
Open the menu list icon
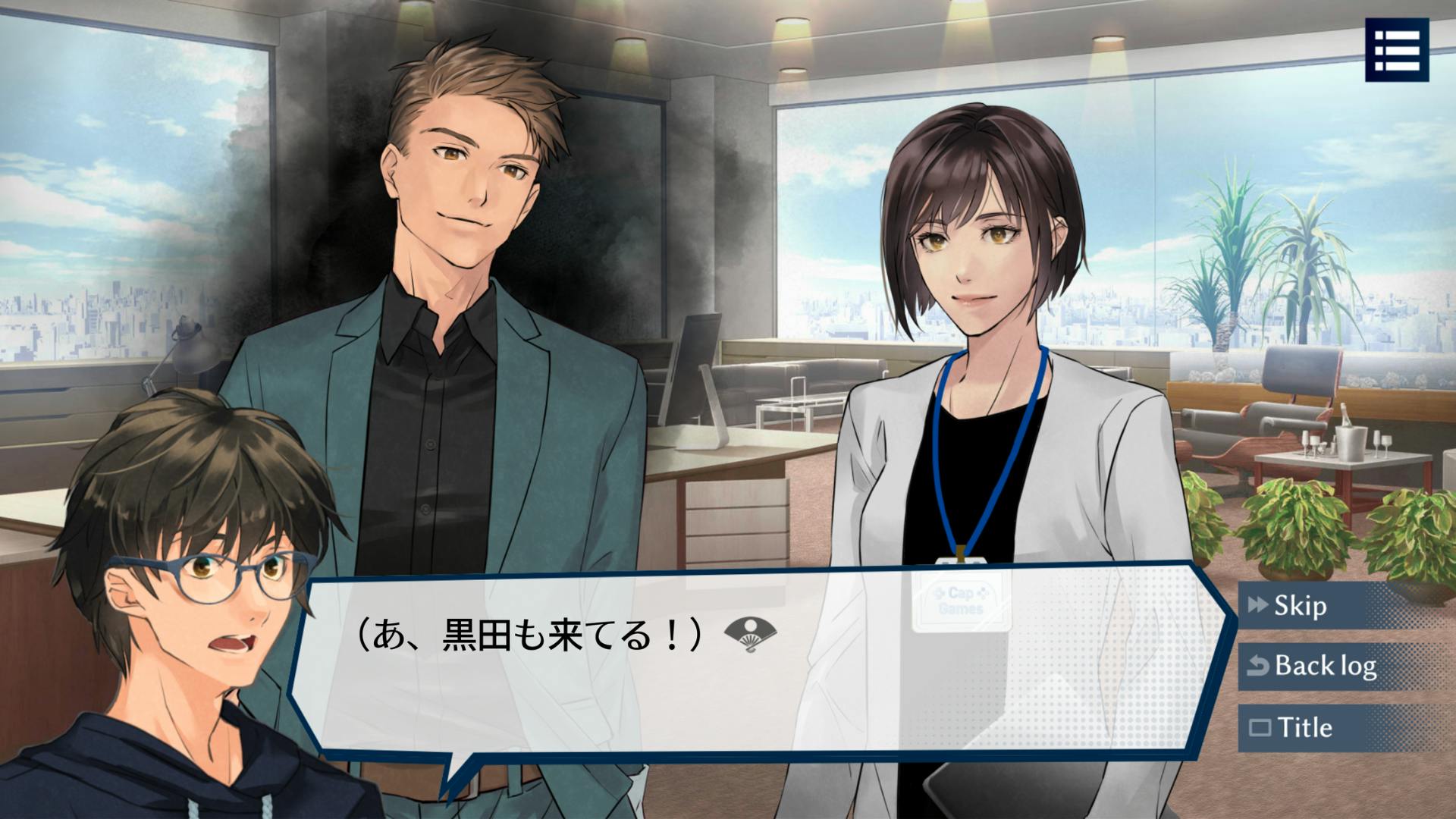click(1397, 50)
